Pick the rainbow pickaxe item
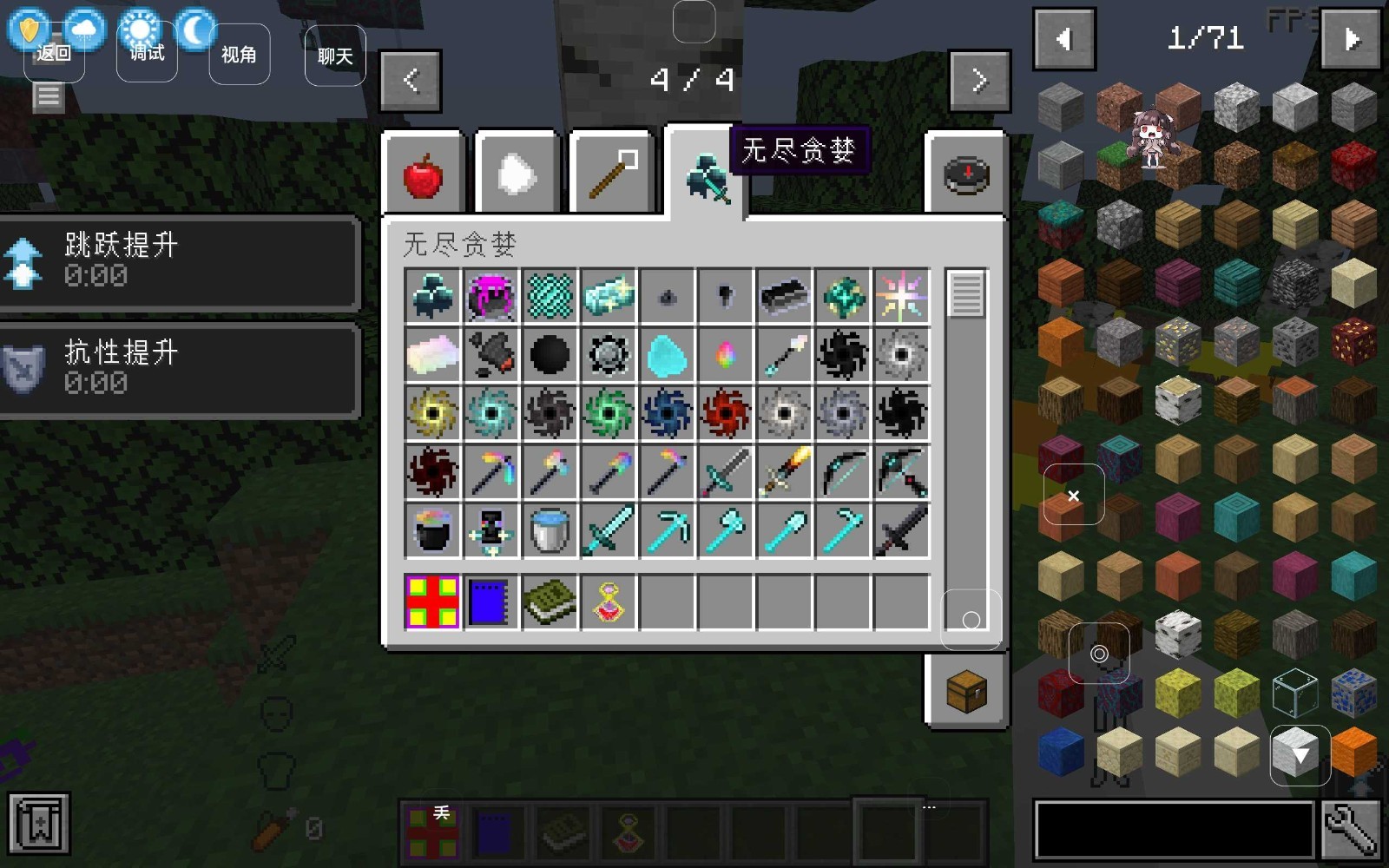 491,471
